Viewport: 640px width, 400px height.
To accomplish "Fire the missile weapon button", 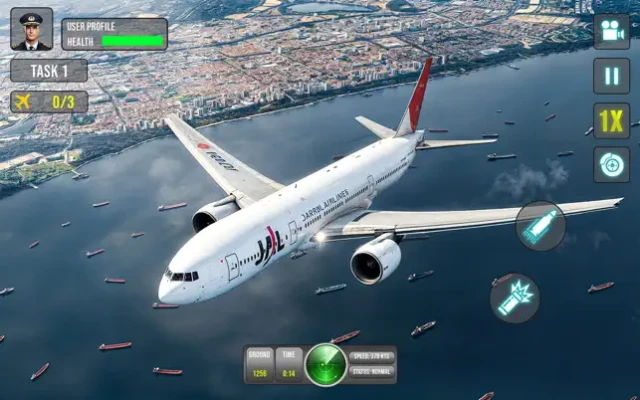I will (x=541, y=226).
